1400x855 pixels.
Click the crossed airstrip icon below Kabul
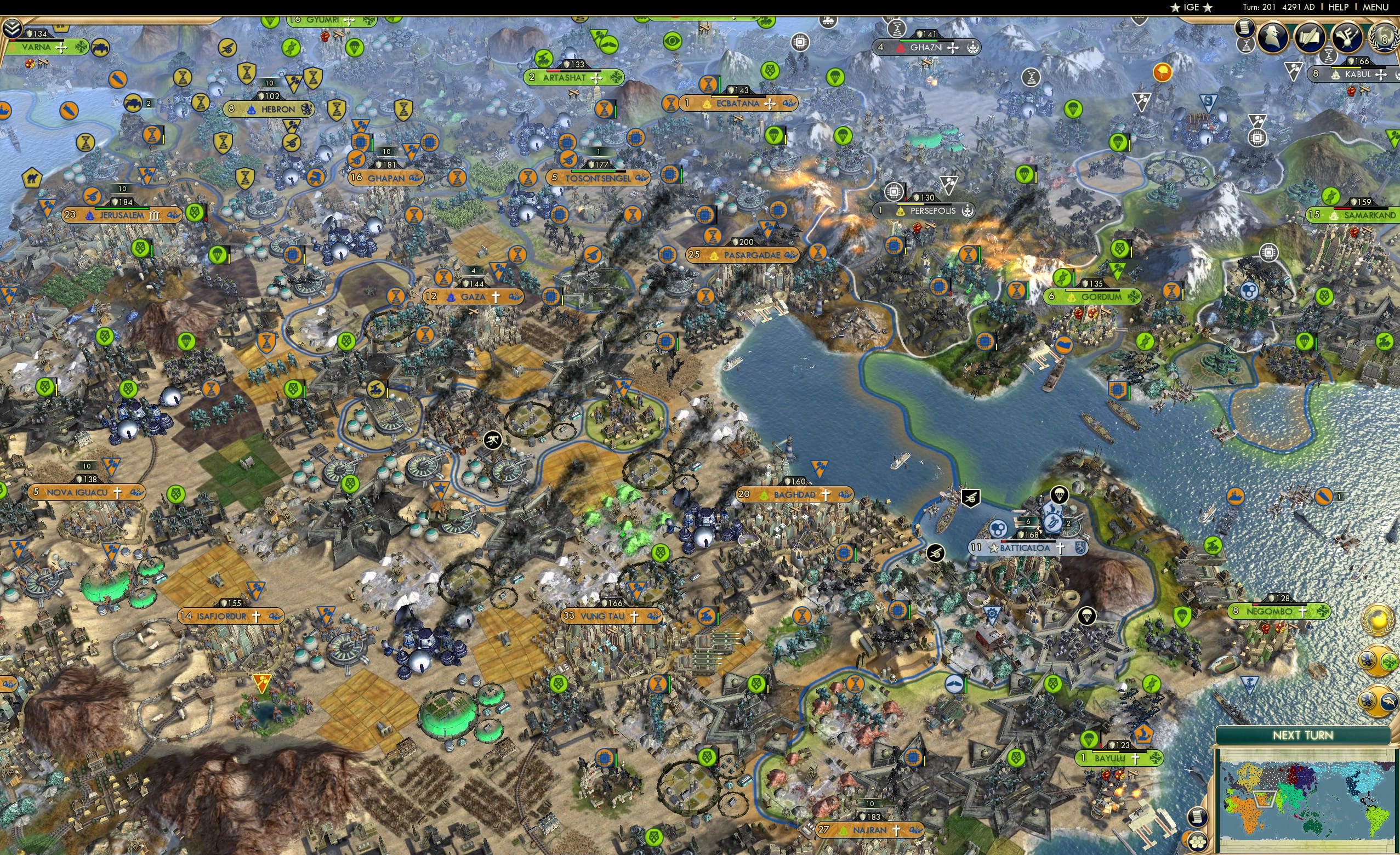1364,90
